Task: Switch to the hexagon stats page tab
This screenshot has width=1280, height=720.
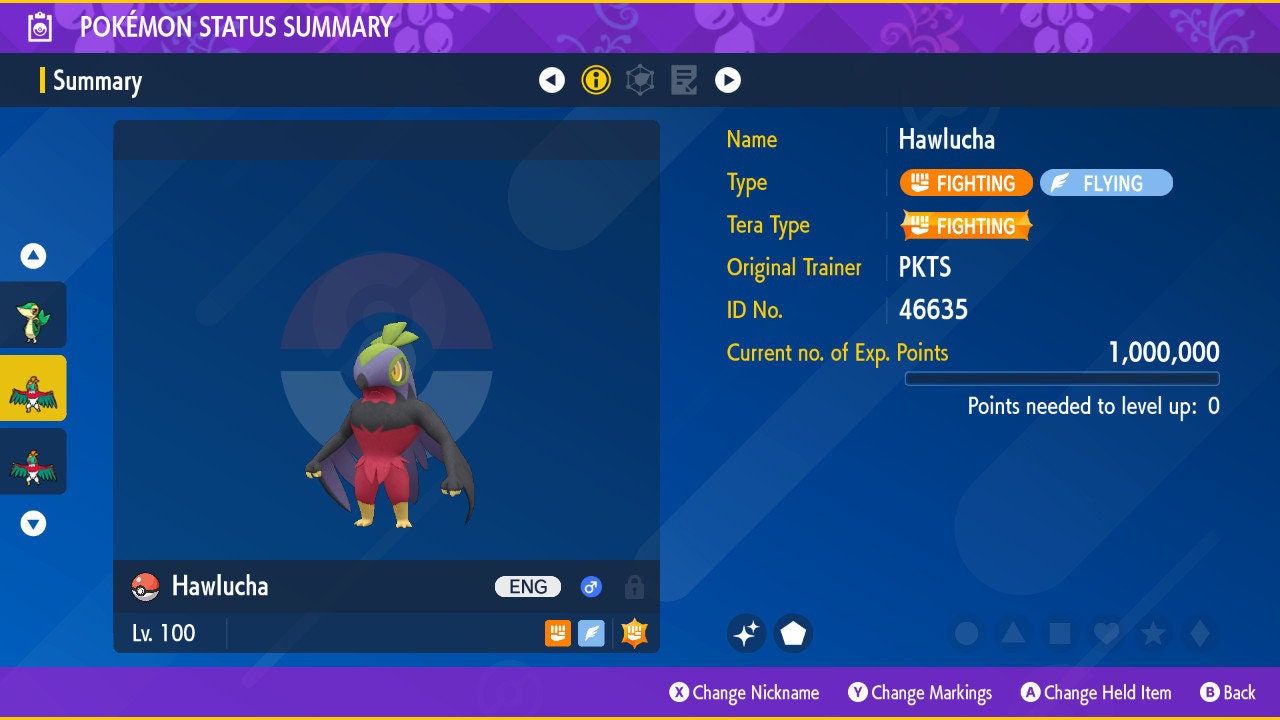Action: point(640,80)
